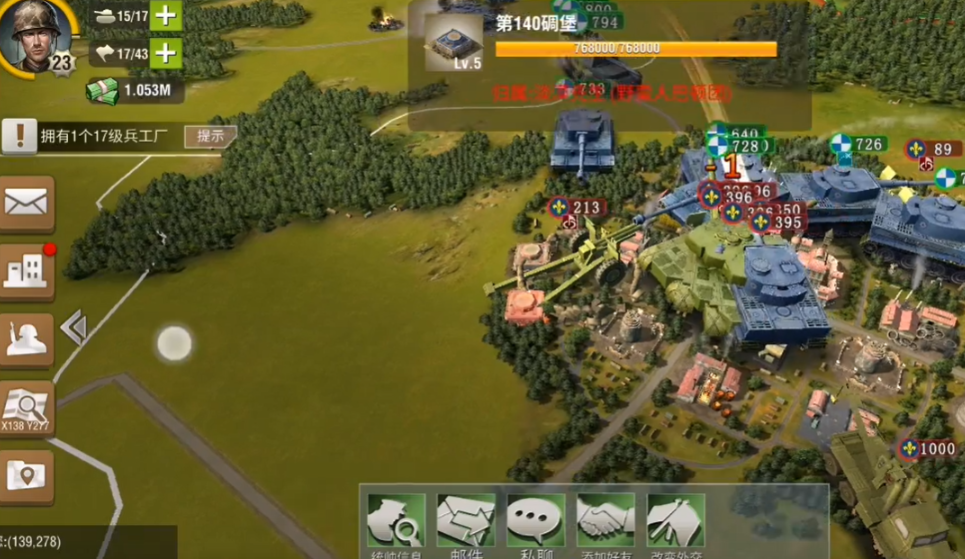Open the map coordinate search button
The width and height of the screenshot is (965, 559).
tap(27, 406)
